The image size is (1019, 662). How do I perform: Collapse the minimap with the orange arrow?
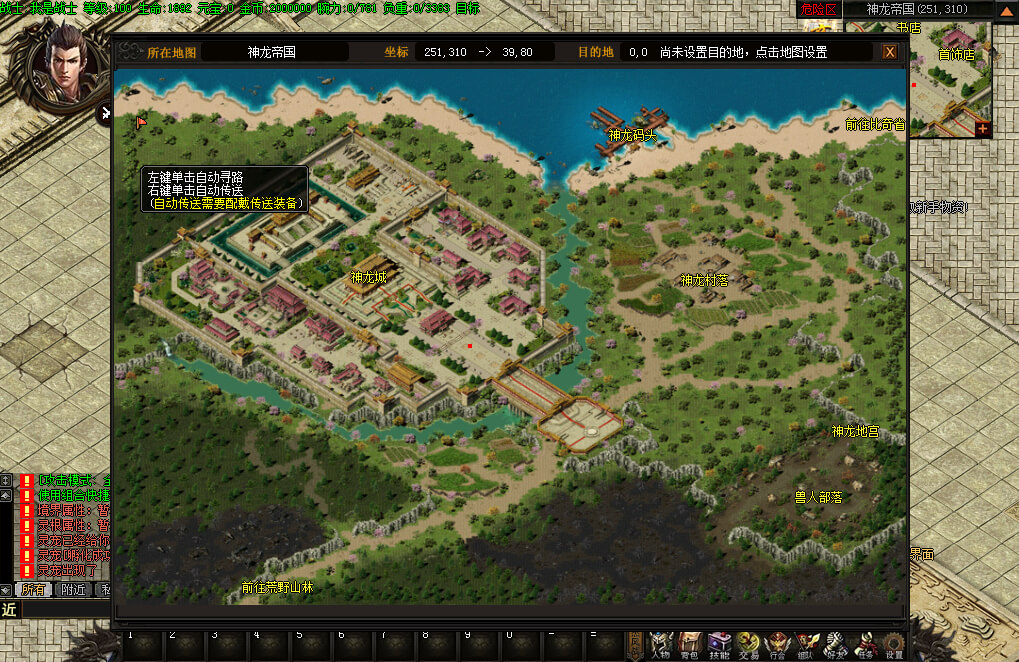pos(1005,10)
